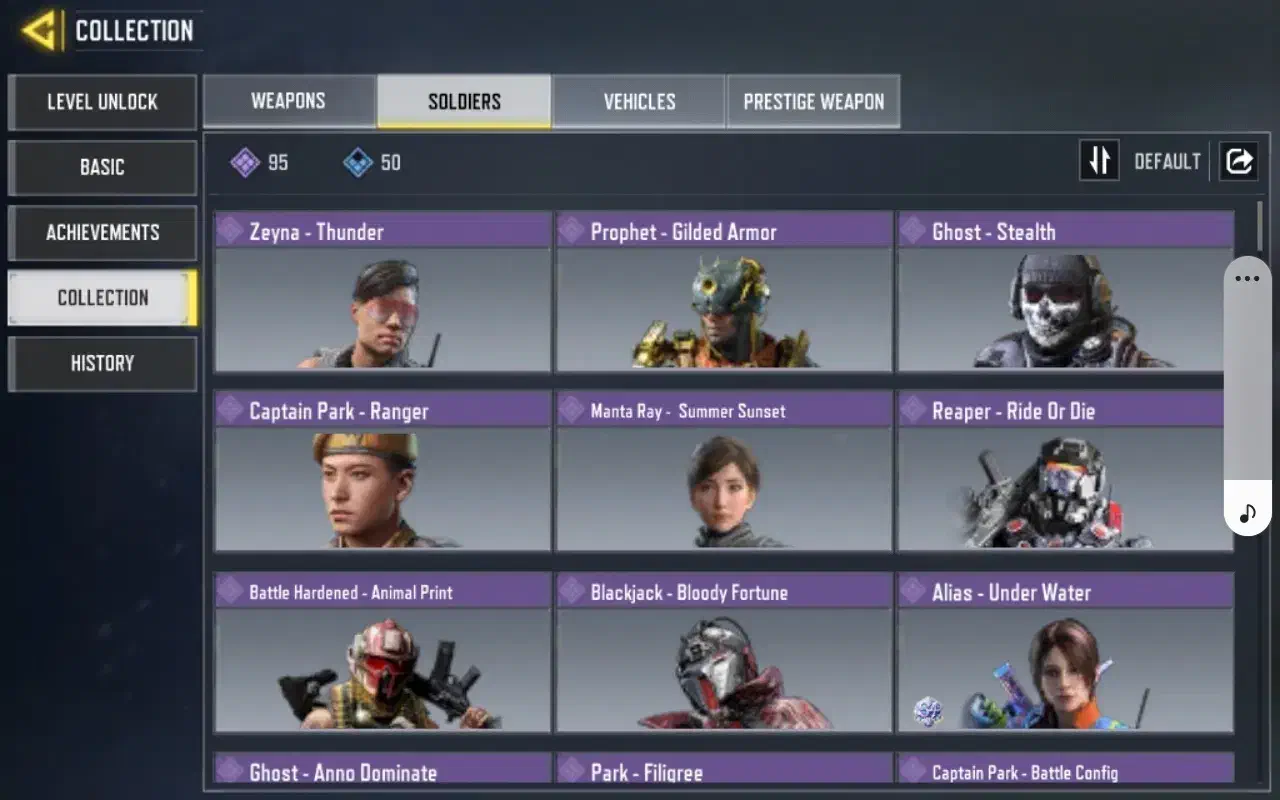Switch to the Weapons tab

[x=289, y=101]
